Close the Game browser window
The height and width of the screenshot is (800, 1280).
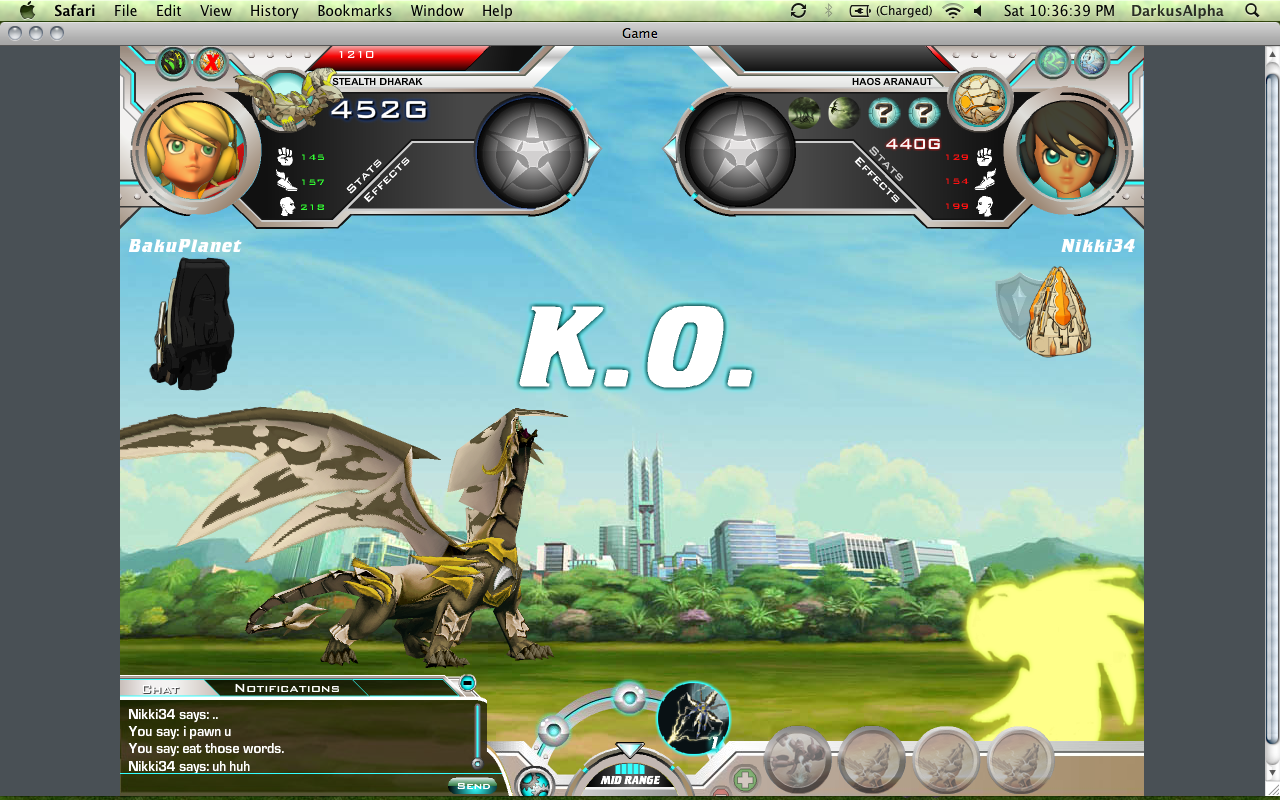point(14,33)
